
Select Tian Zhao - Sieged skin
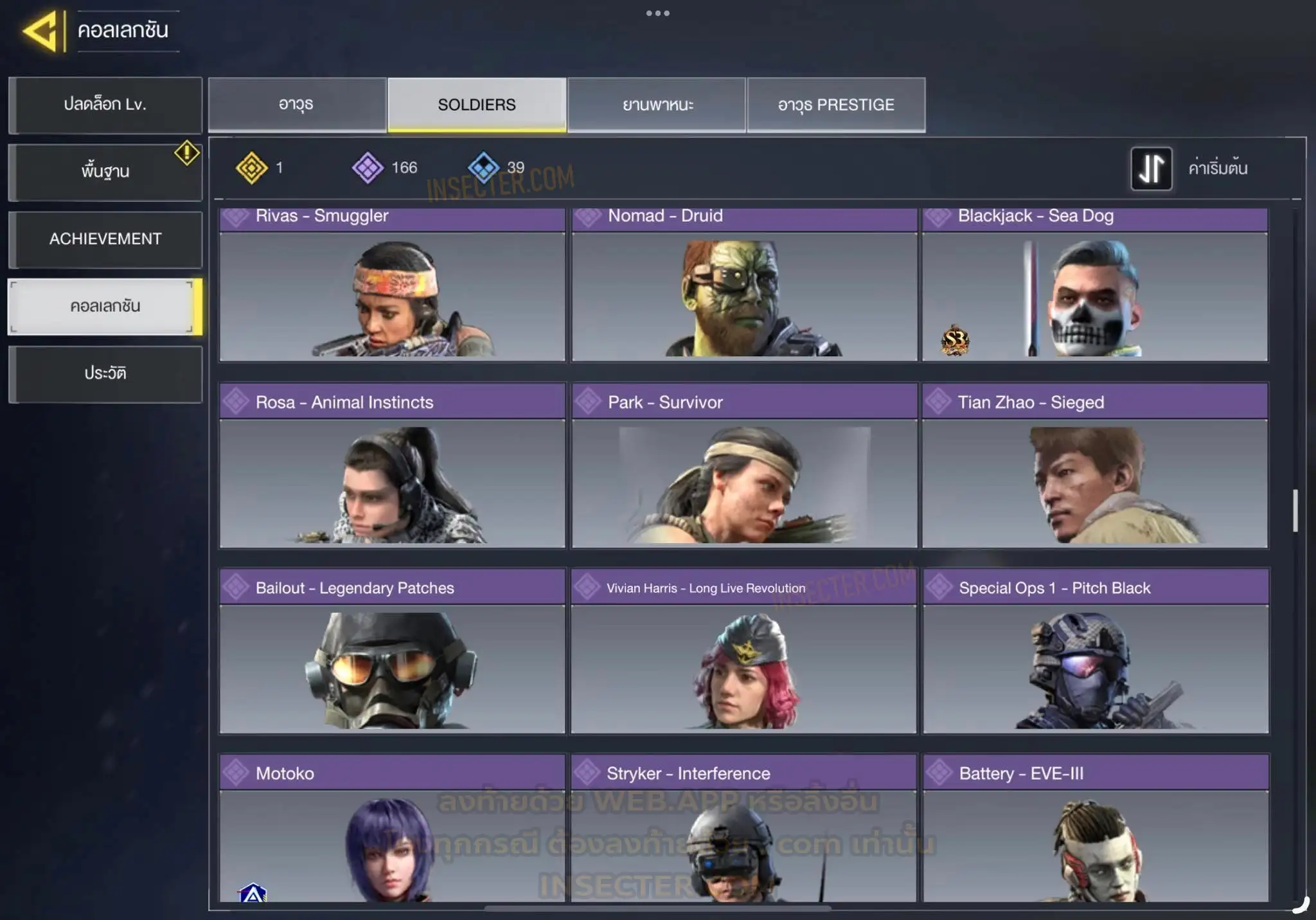click(1095, 466)
